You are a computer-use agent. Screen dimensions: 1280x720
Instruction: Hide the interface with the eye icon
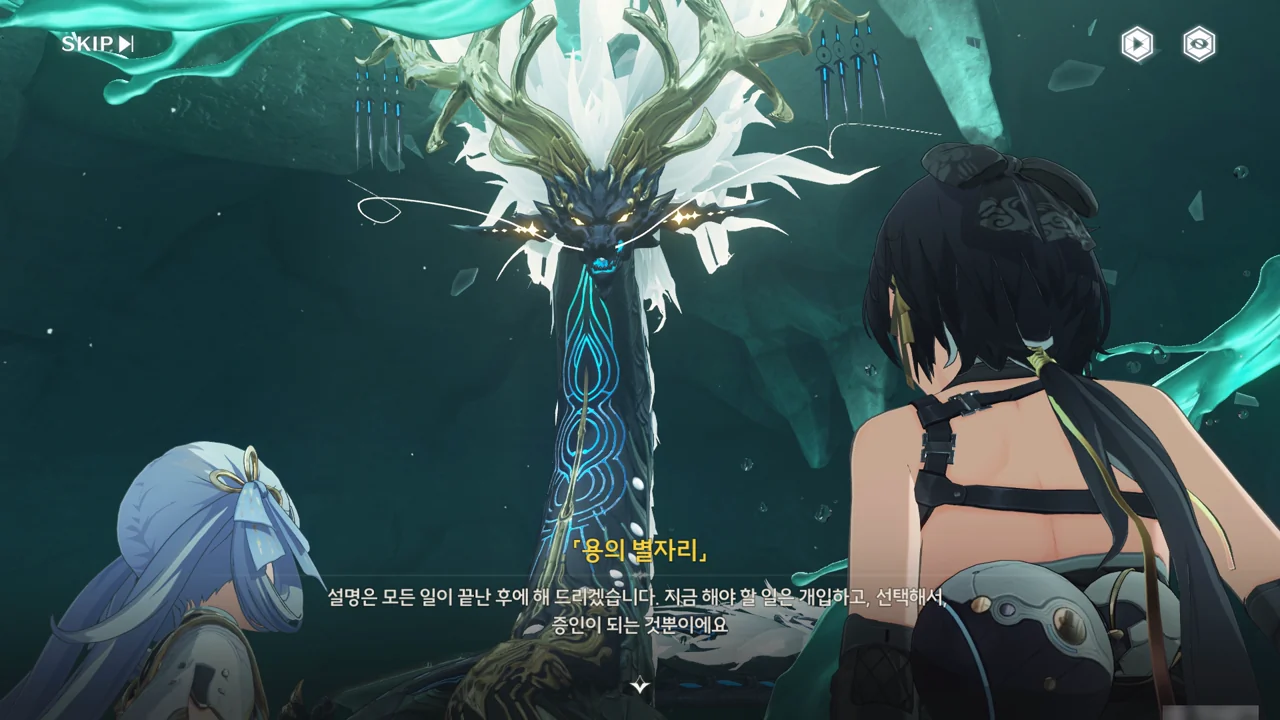(1199, 44)
